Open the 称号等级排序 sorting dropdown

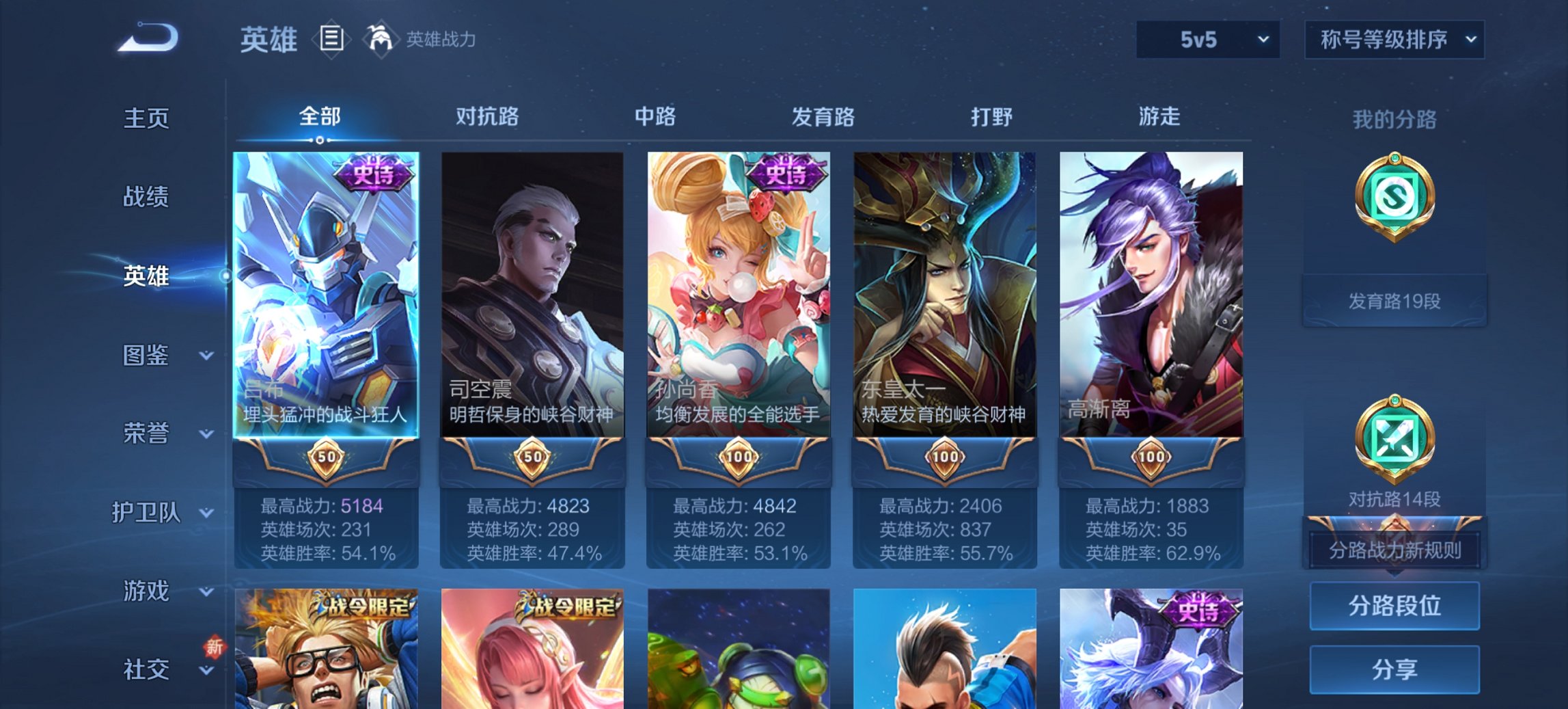[1394, 40]
